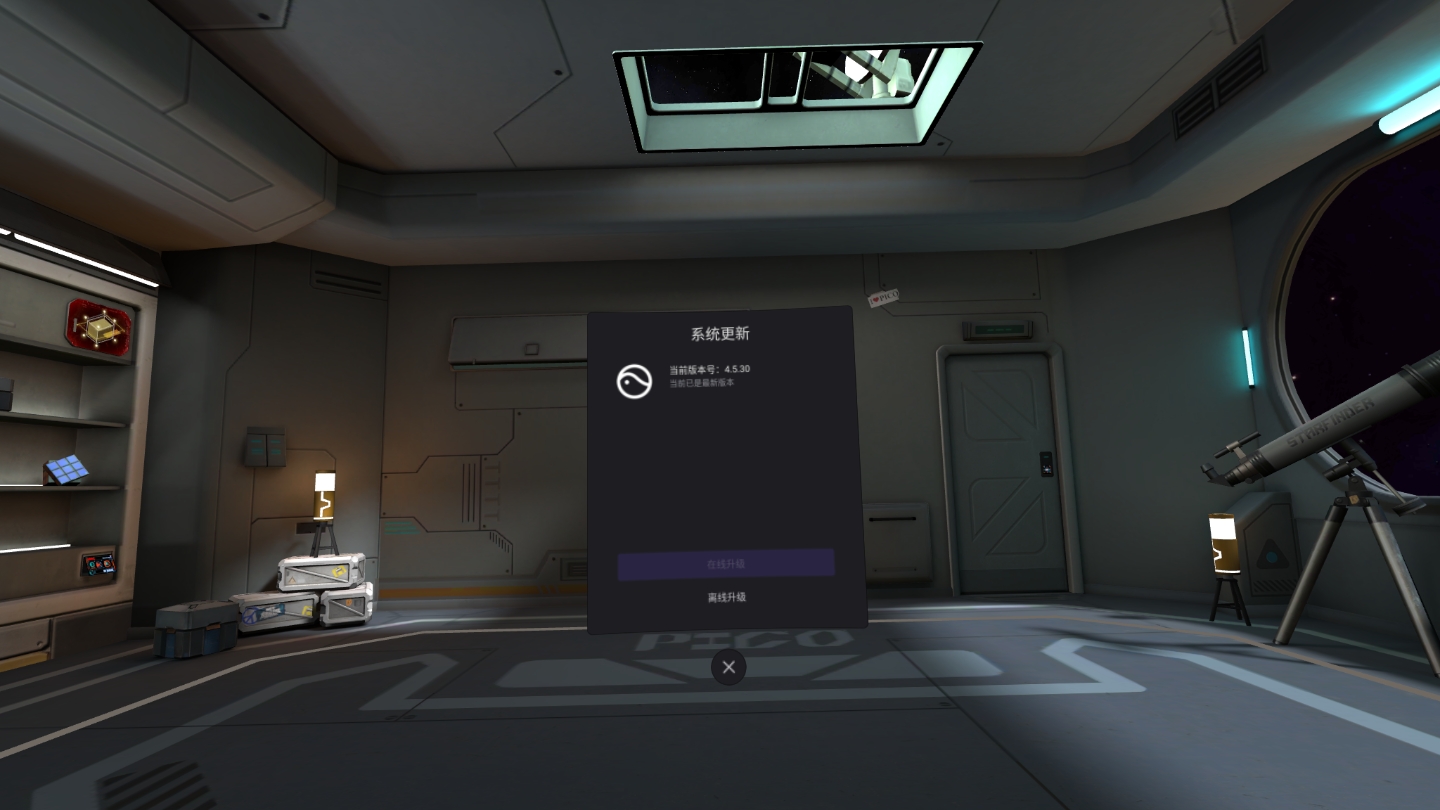Screen dimensions: 1440x810
Task: Choose 离线升级 offline upgrade option
Action: click(x=726, y=597)
